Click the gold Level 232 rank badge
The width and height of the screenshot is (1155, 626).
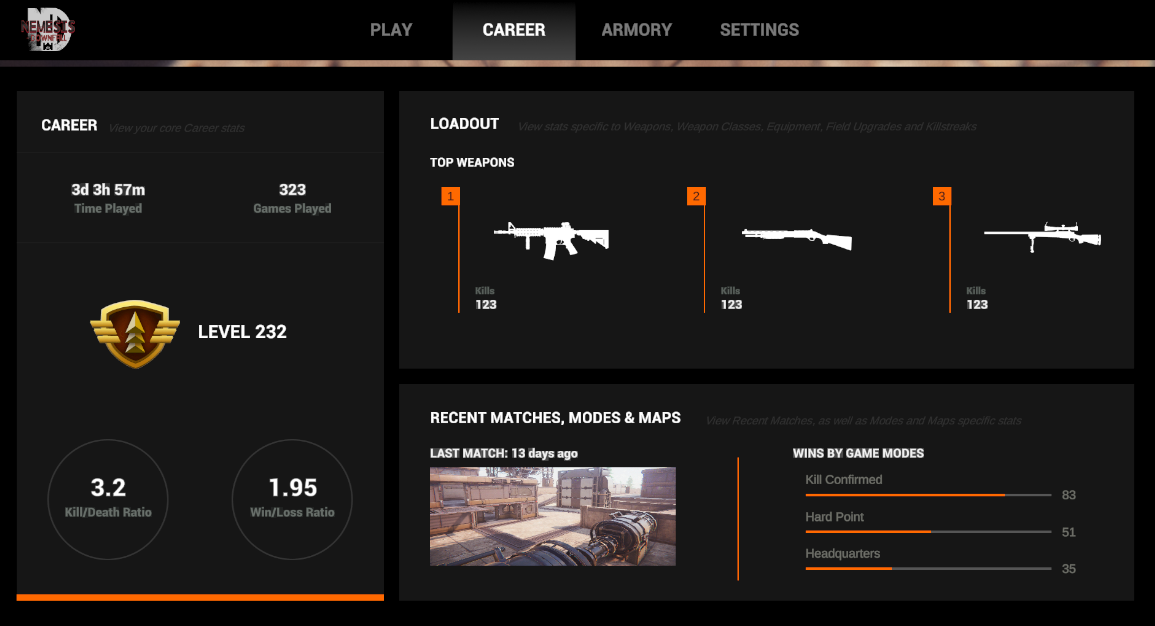point(134,333)
